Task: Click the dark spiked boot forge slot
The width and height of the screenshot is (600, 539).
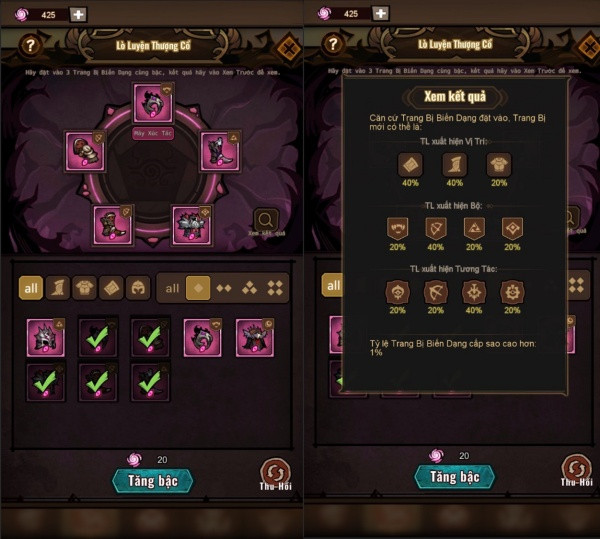Action: click(219, 151)
